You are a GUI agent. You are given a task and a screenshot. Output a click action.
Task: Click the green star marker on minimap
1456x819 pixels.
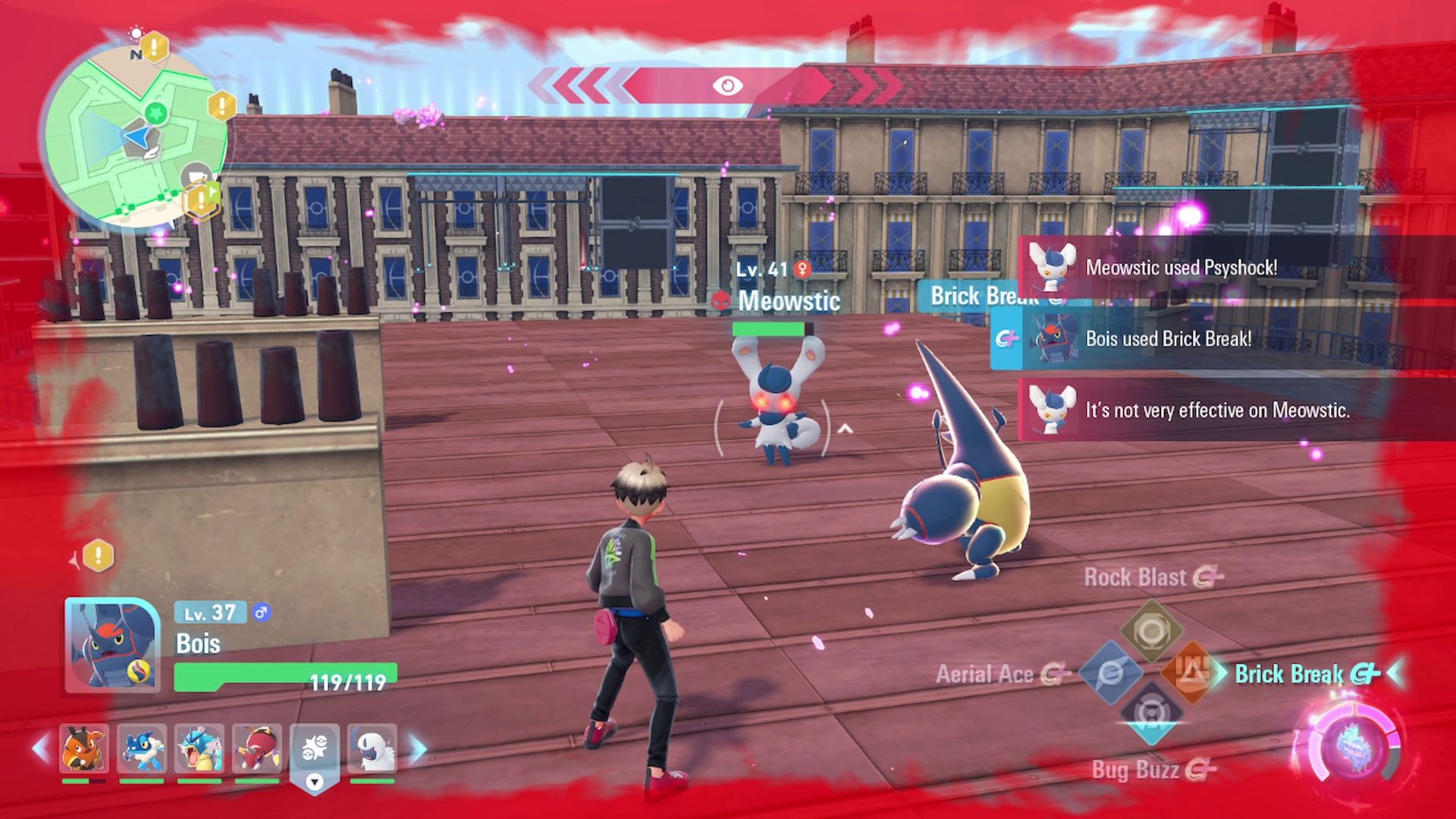click(x=156, y=114)
